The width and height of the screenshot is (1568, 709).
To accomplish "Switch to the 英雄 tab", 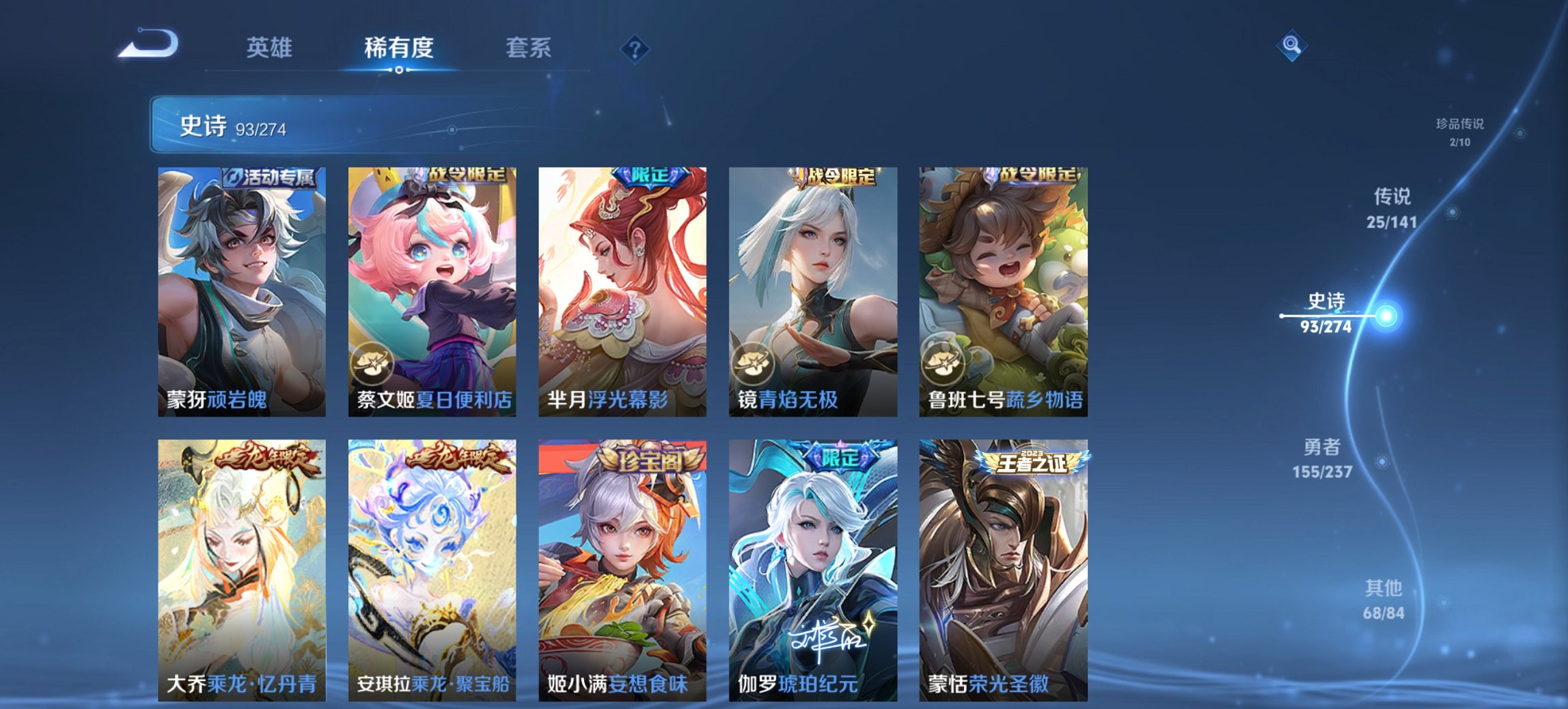I will 271,48.
